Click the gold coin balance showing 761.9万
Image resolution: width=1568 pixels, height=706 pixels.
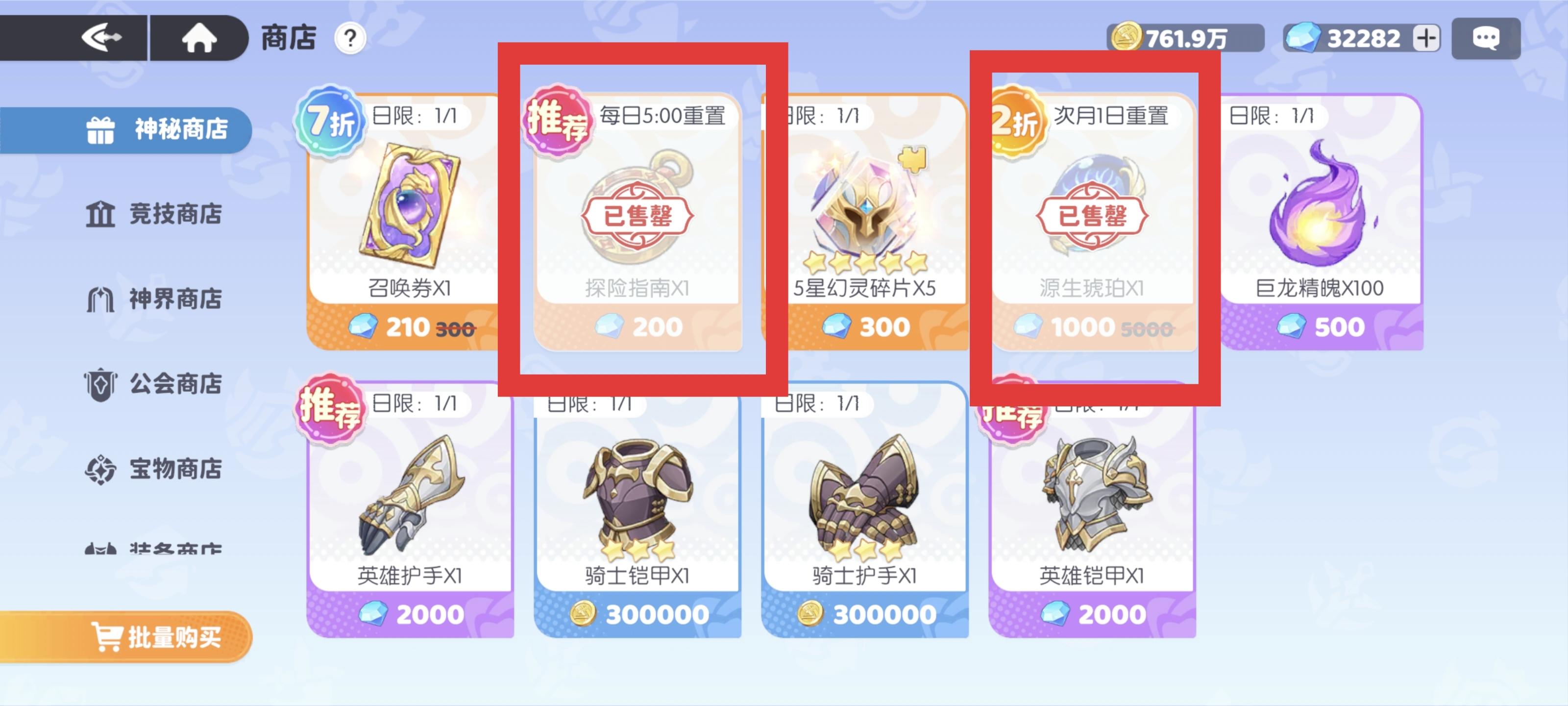(1187, 37)
